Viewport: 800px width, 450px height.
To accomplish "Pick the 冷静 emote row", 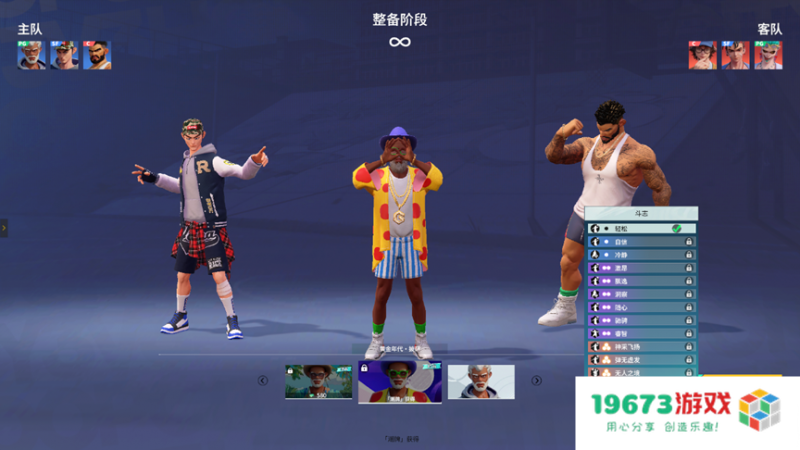I will coord(640,255).
